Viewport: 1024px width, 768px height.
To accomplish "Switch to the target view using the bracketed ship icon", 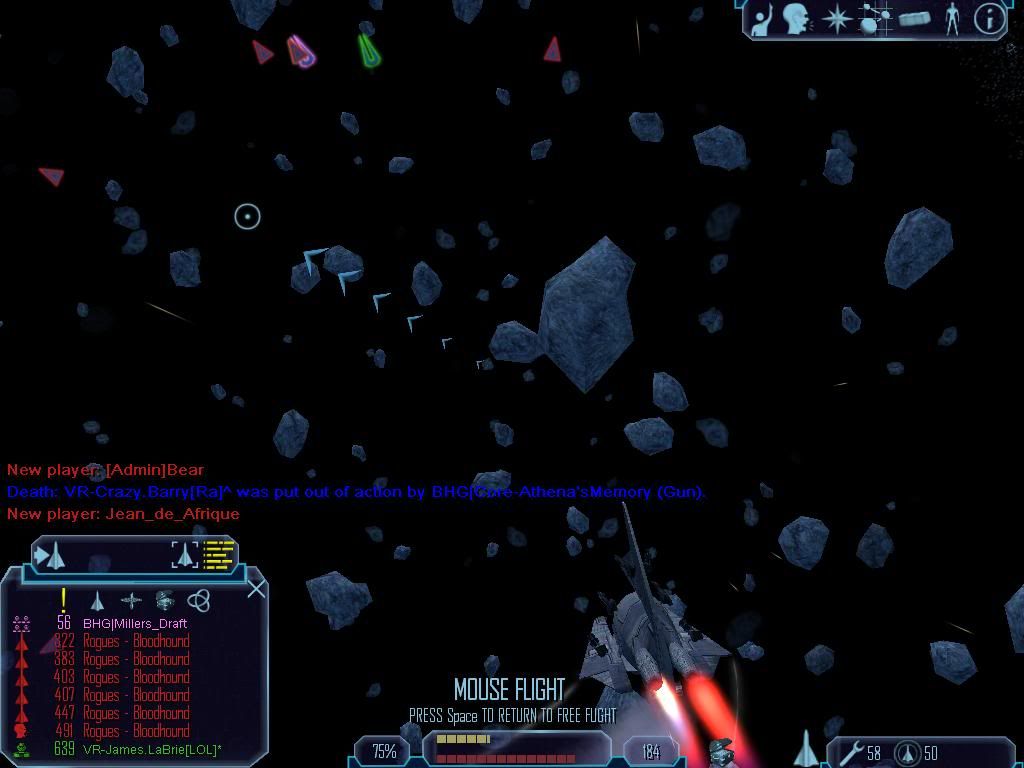I will tap(185, 553).
